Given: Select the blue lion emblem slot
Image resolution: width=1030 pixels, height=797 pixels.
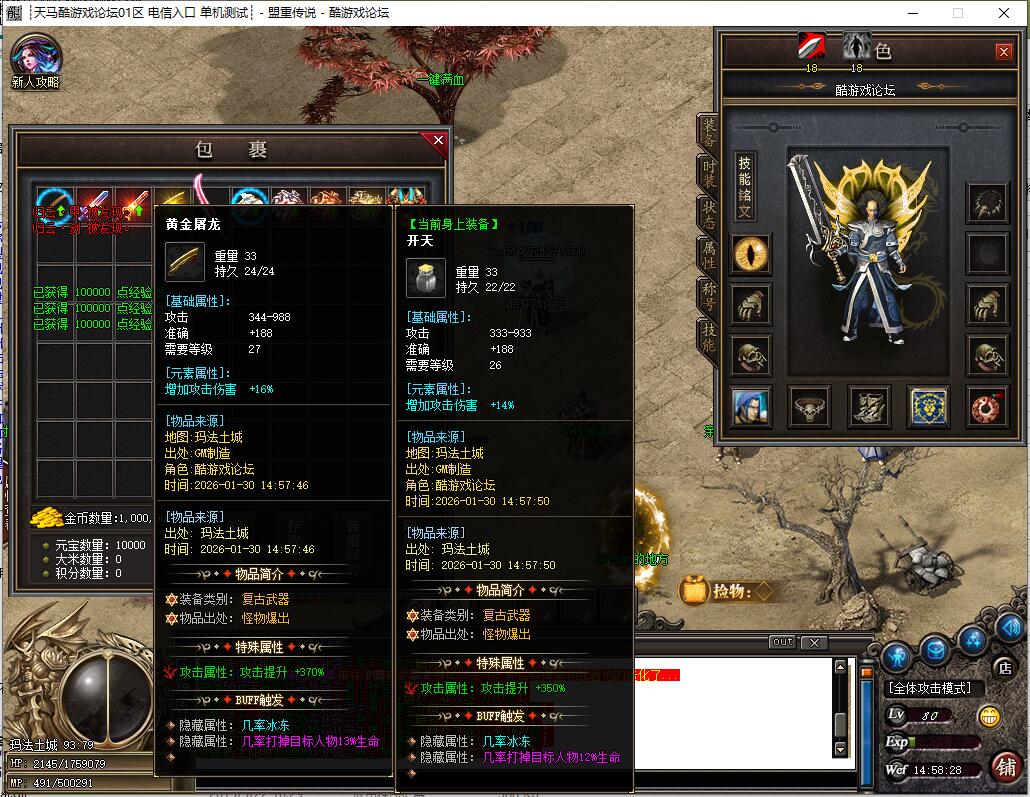Looking at the screenshot, I should coord(928,405).
